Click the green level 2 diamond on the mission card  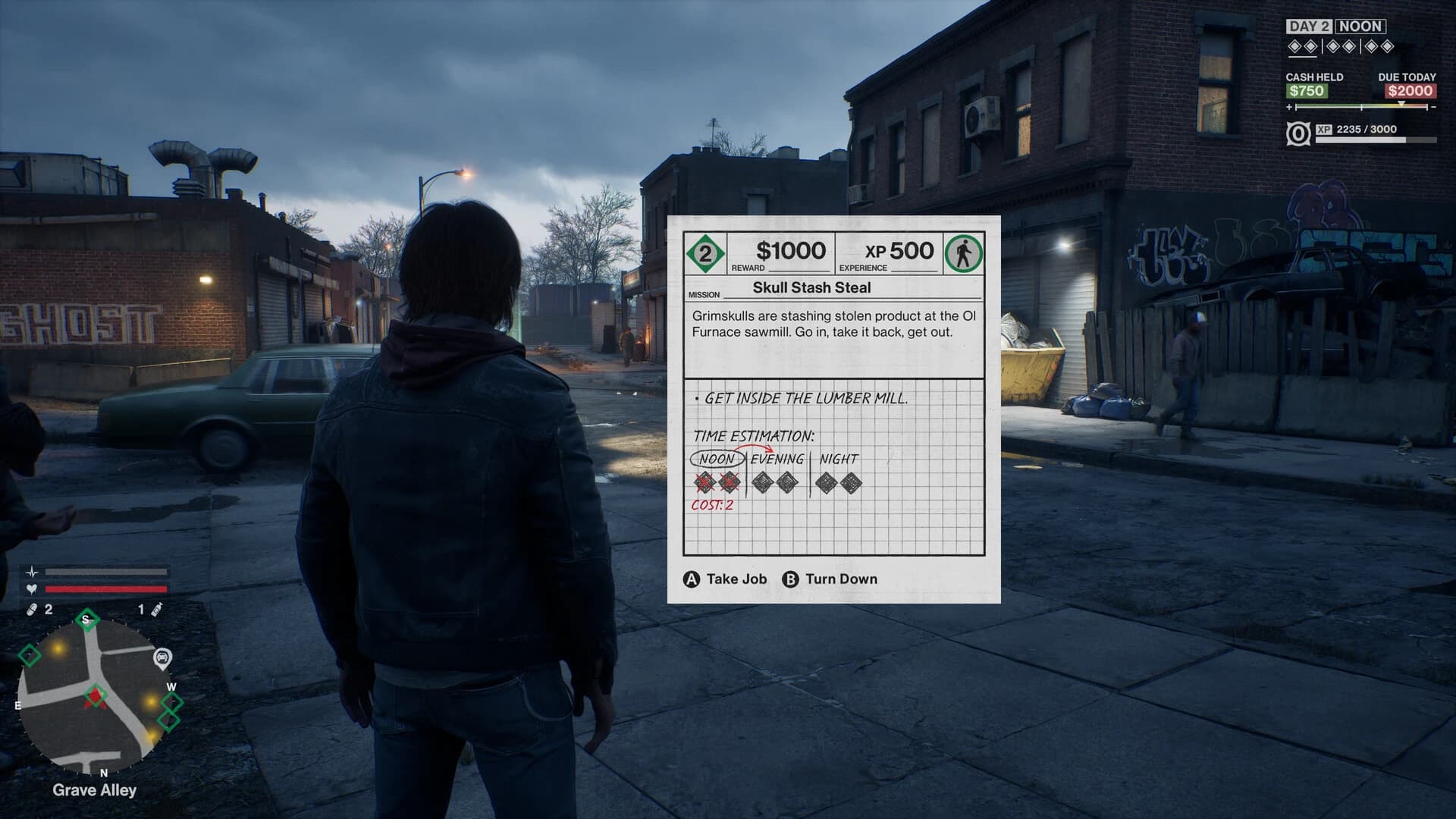coord(704,253)
